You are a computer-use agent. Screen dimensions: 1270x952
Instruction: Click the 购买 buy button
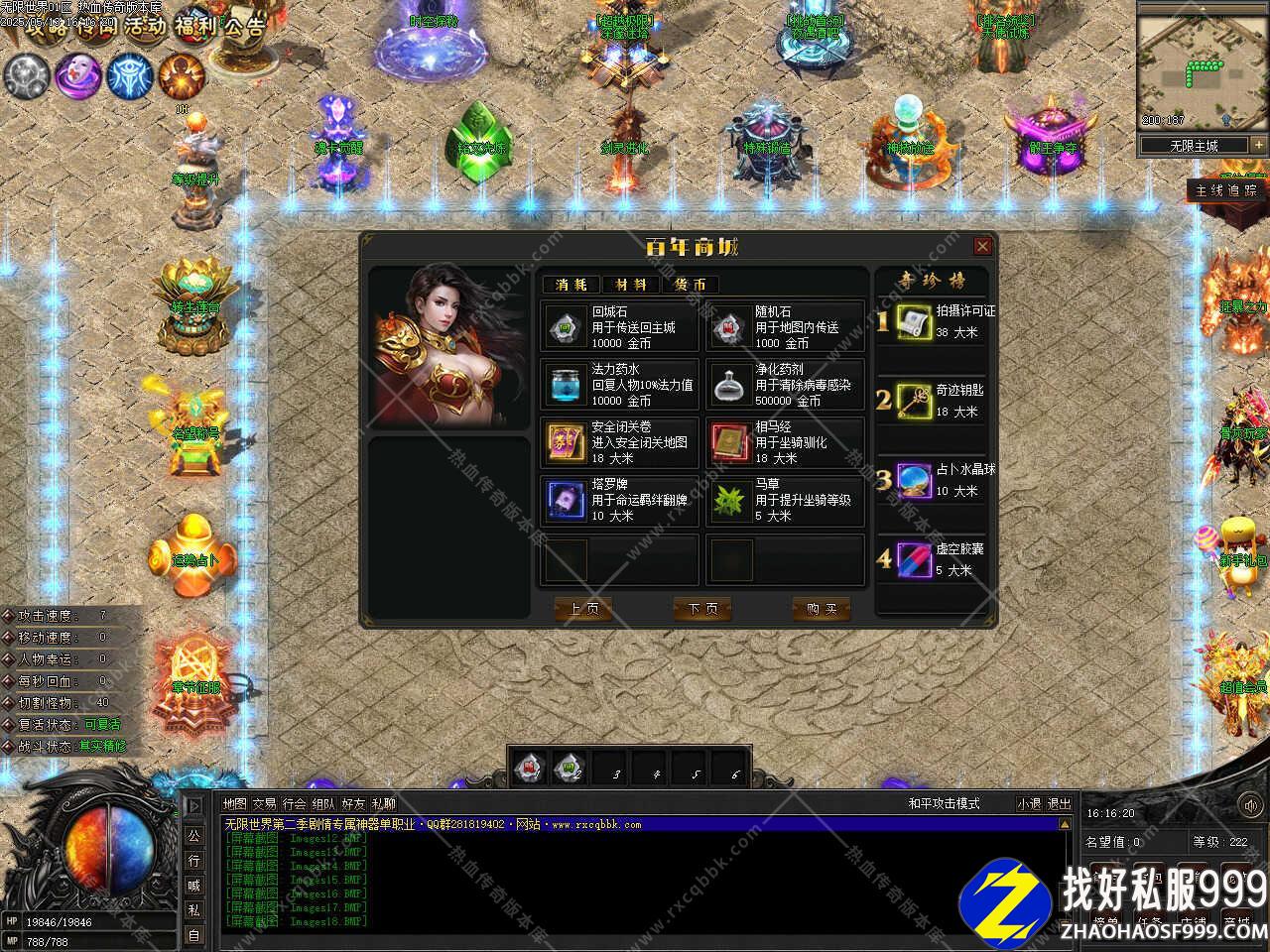pyautogui.click(x=822, y=609)
